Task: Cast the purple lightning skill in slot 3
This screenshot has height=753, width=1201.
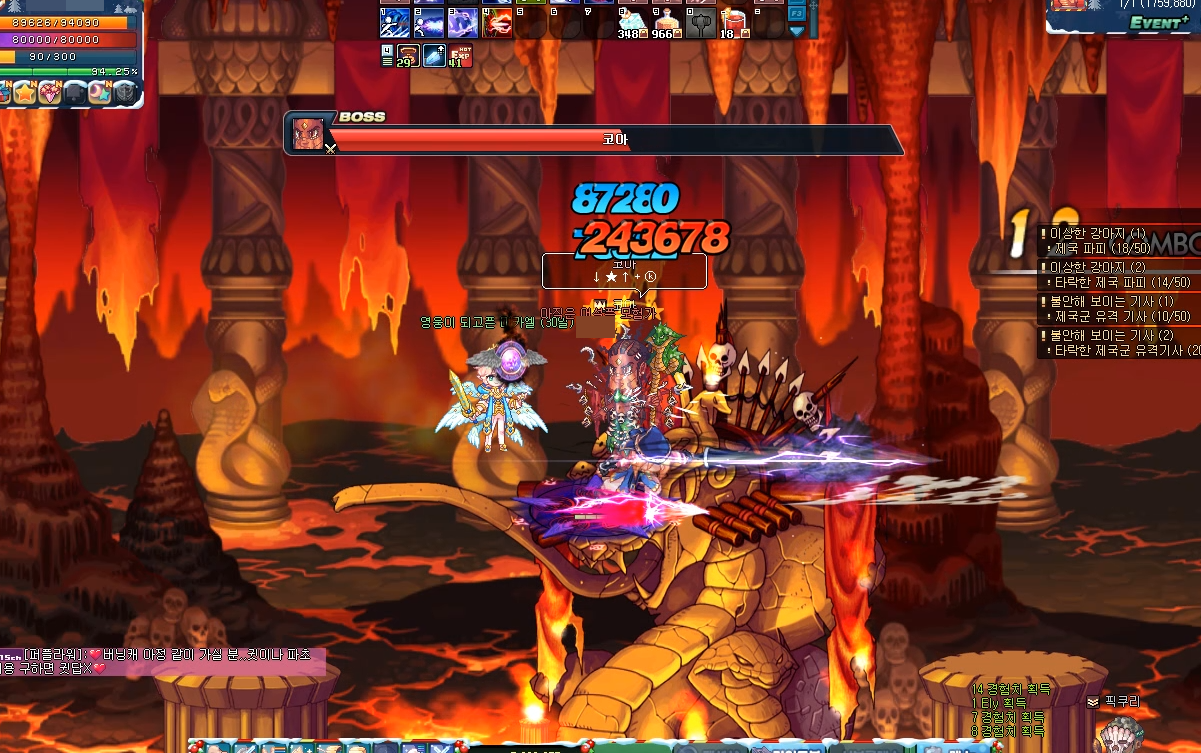Action: coord(463,22)
